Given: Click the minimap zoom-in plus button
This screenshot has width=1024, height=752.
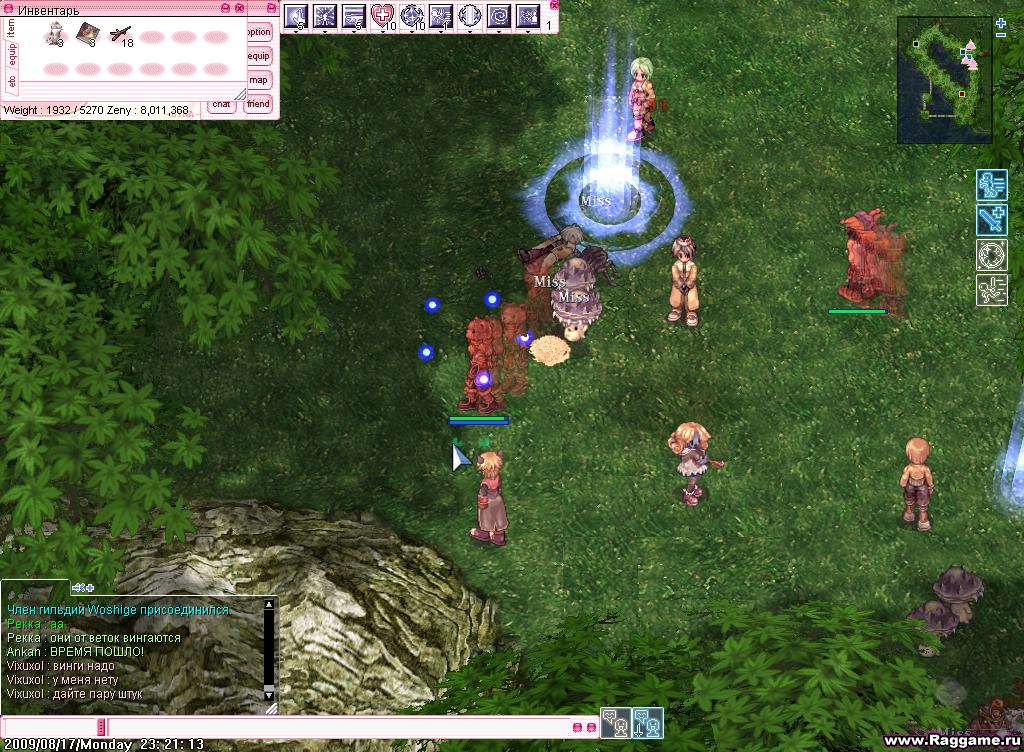Looking at the screenshot, I should pyautogui.click(x=1001, y=22).
